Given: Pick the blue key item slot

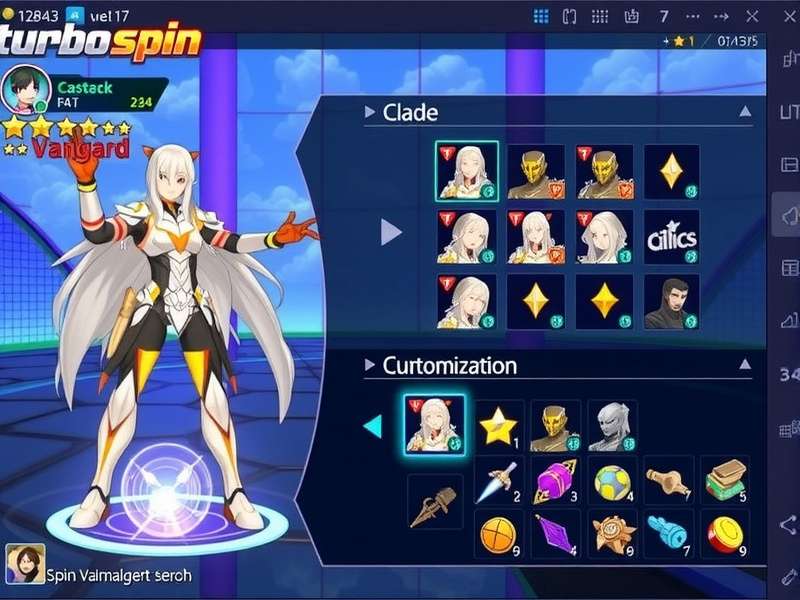Looking at the screenshot, I should 667,533.
